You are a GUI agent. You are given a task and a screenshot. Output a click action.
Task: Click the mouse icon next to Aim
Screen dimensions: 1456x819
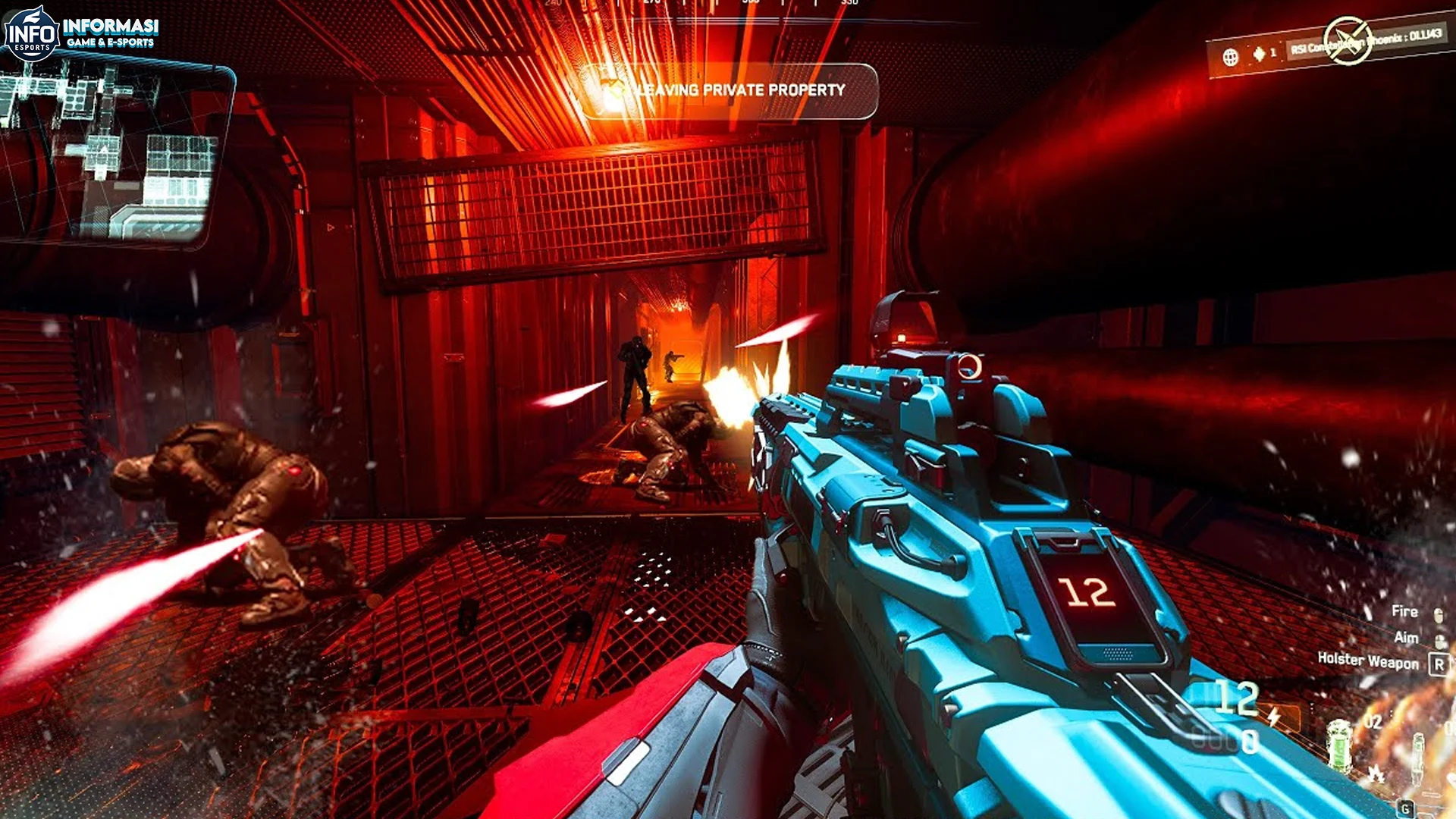[1439, 641]
